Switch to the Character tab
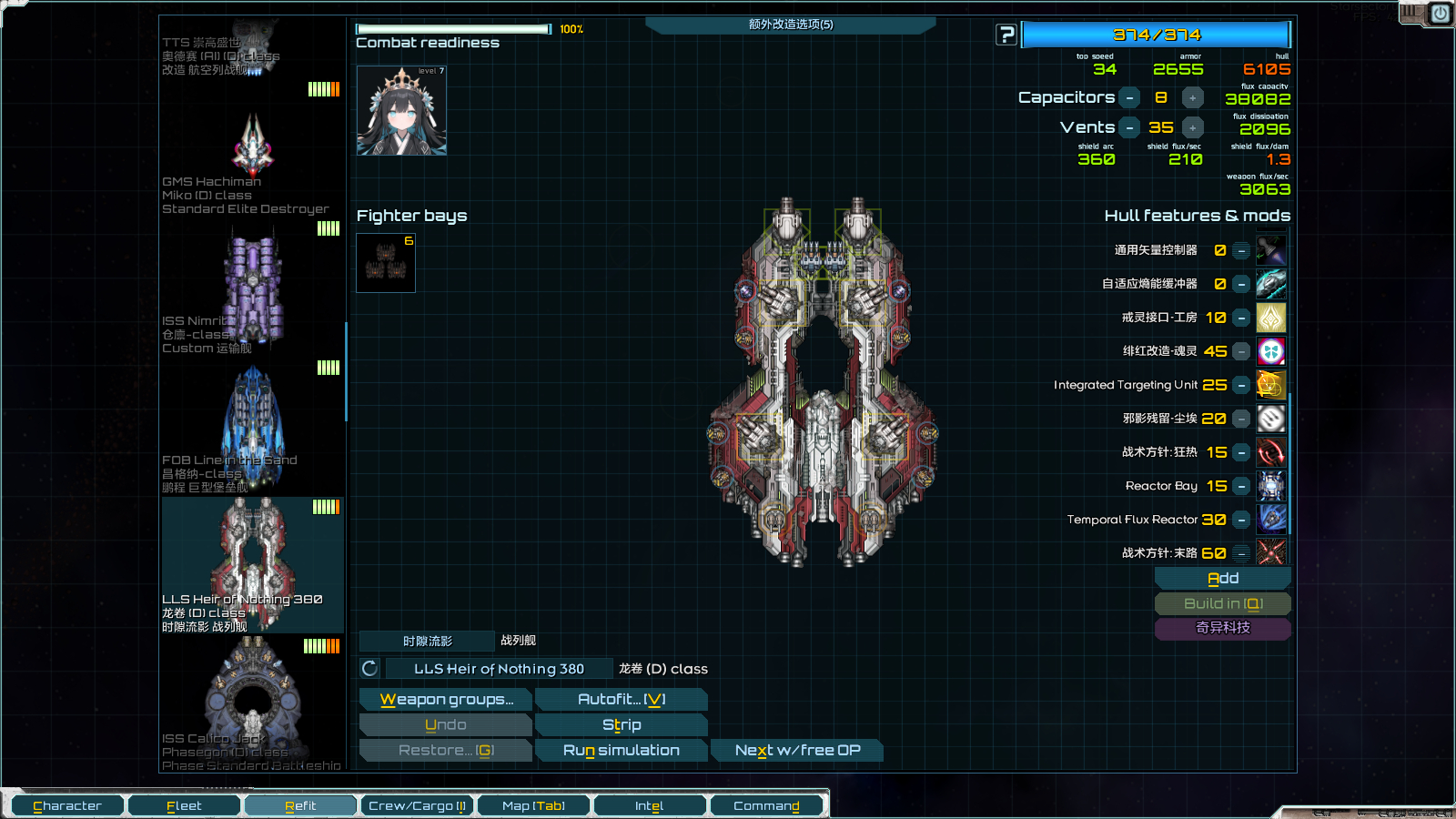 pos(67,805)
